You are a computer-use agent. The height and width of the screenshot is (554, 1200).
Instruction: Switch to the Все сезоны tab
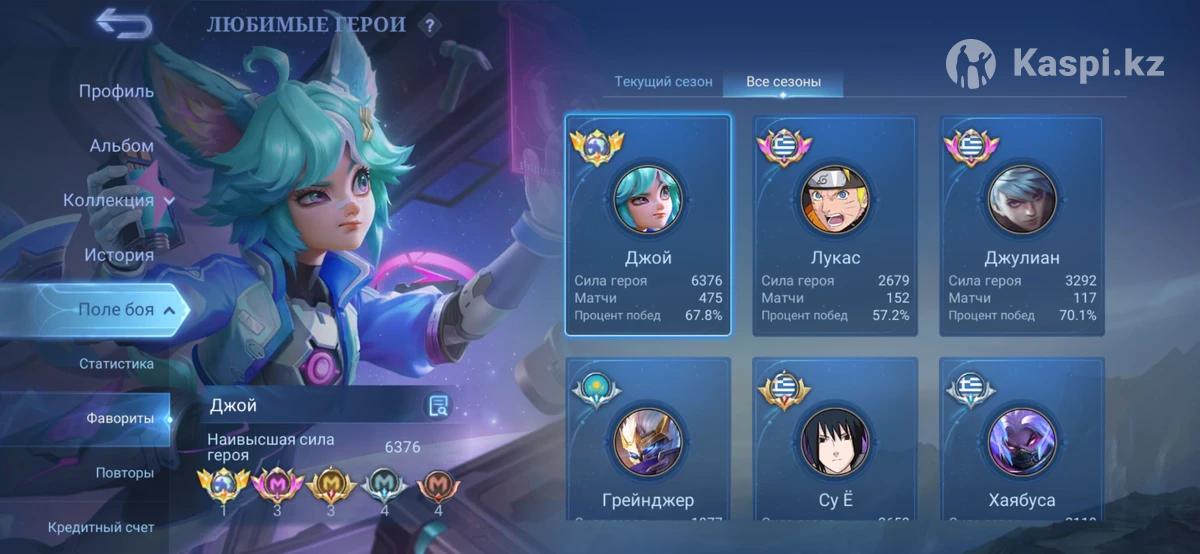[784, 82]
